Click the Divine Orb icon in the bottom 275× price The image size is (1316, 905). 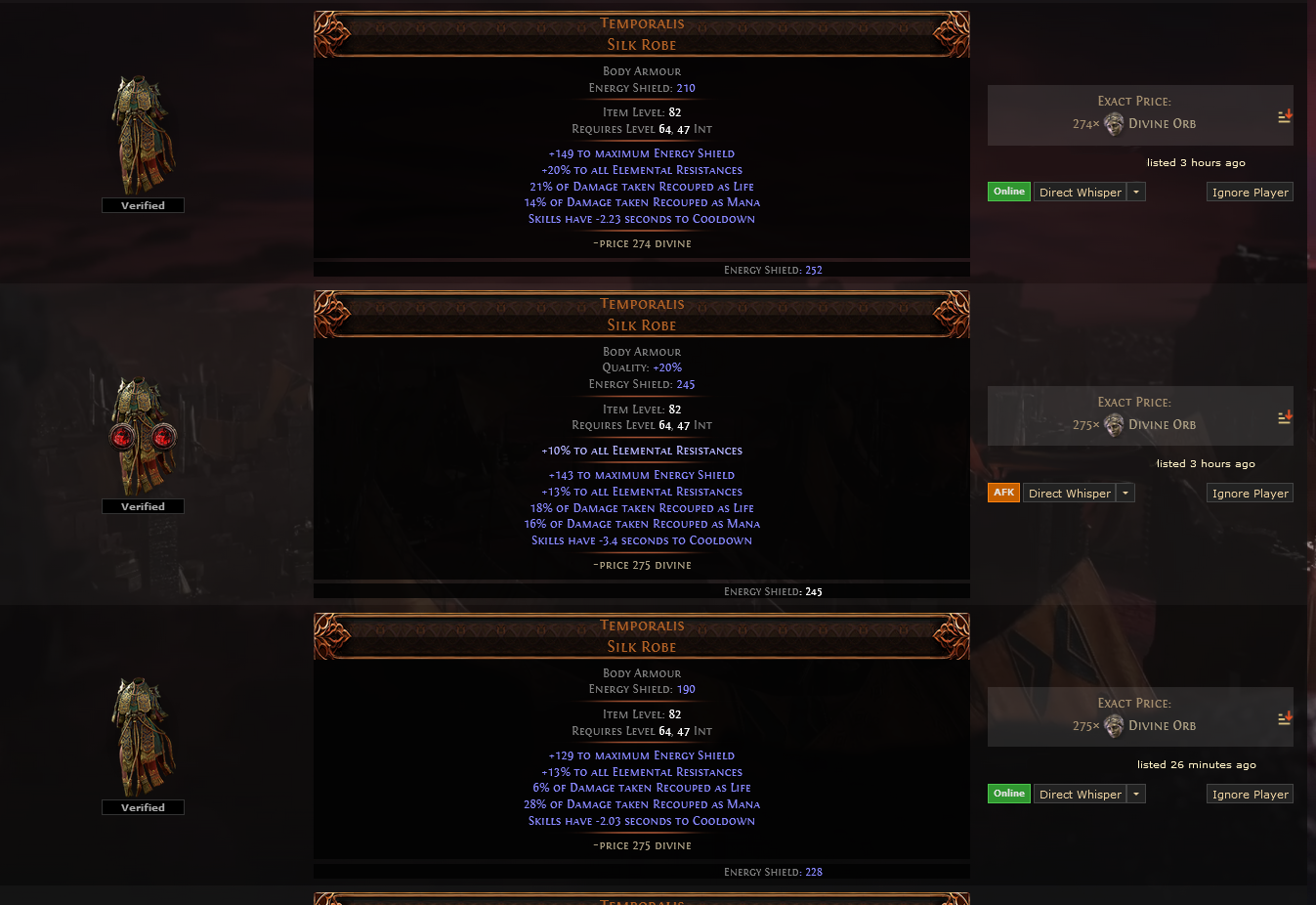[x=1113, y=726]
